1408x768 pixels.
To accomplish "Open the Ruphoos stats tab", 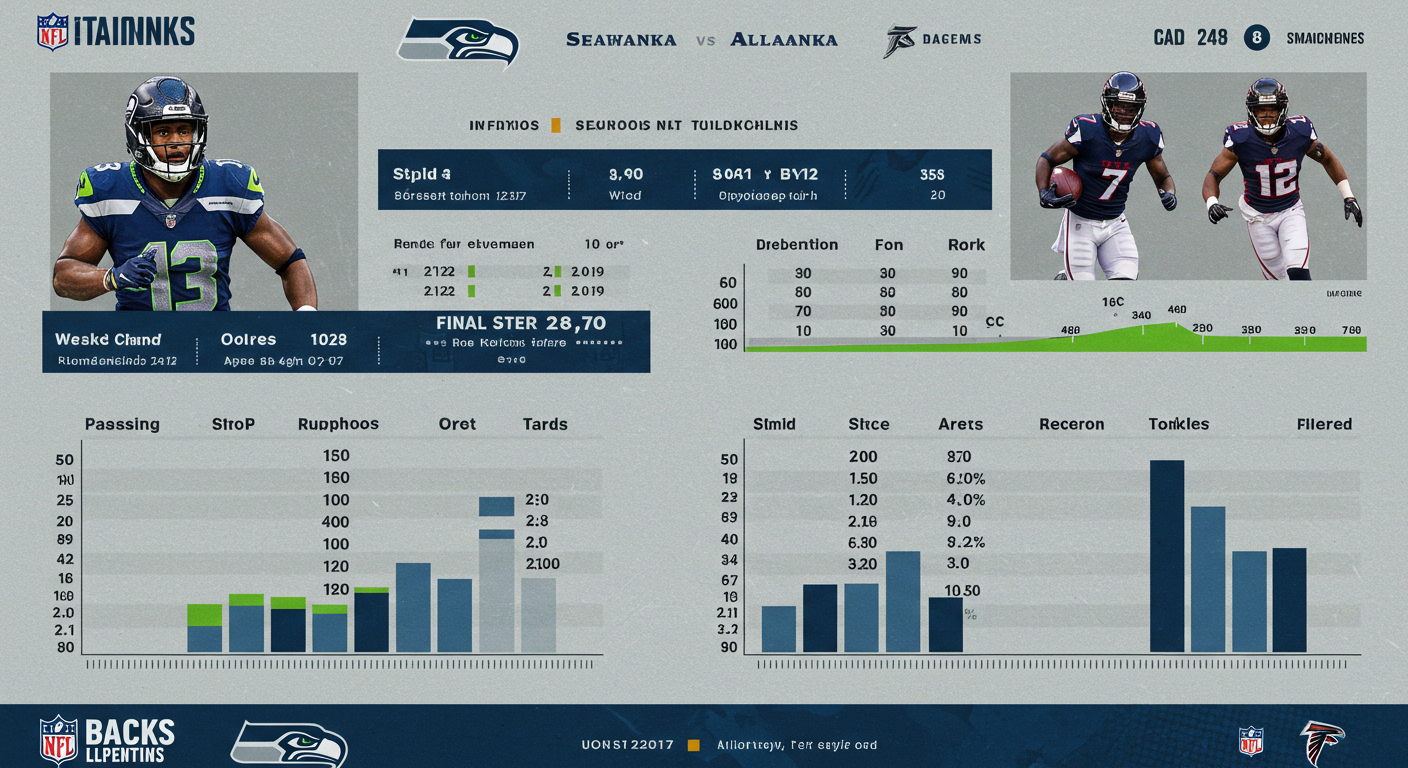I will (x=338, y=424).
